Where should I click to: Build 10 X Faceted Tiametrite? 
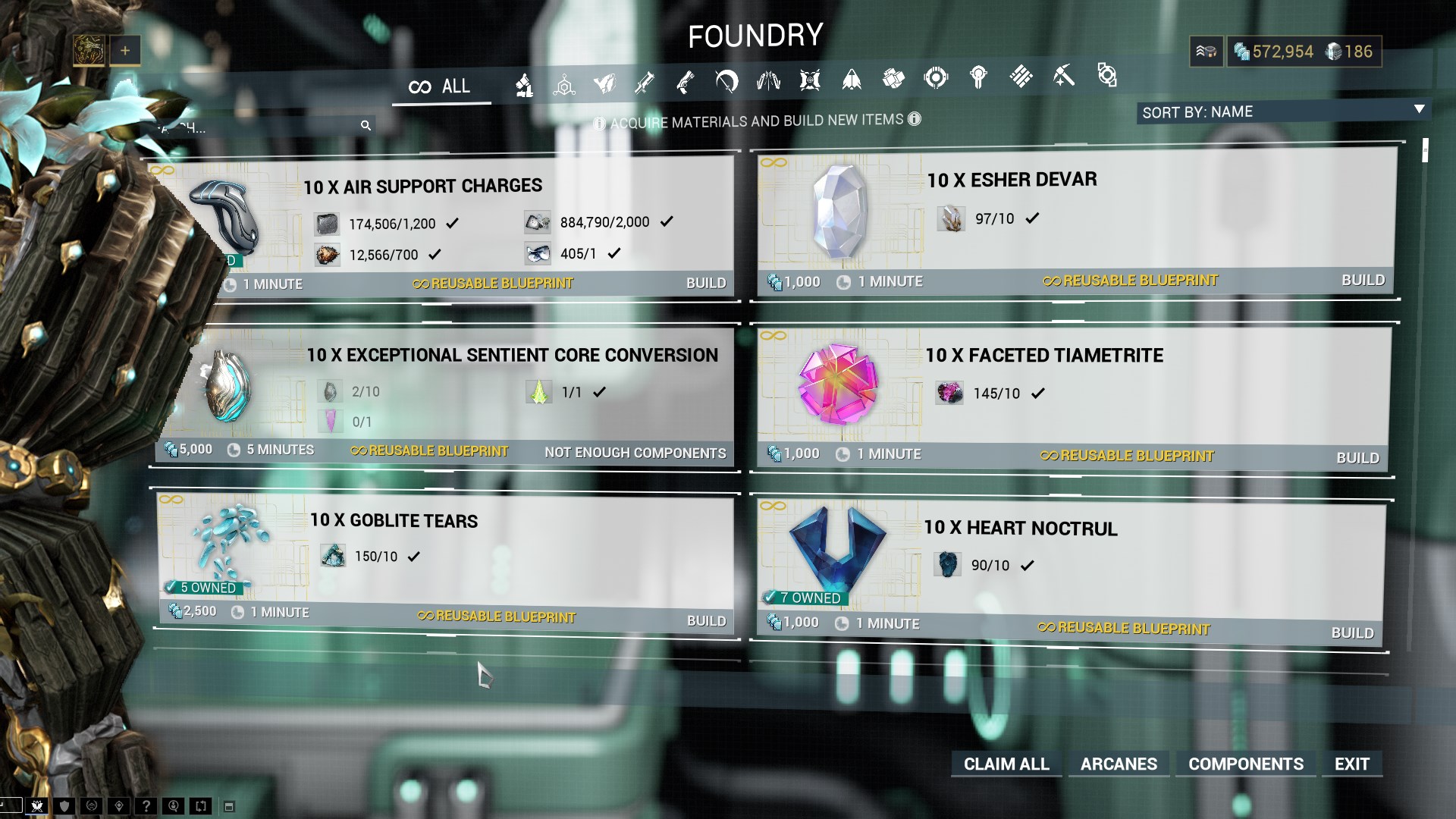(1357, 457)
